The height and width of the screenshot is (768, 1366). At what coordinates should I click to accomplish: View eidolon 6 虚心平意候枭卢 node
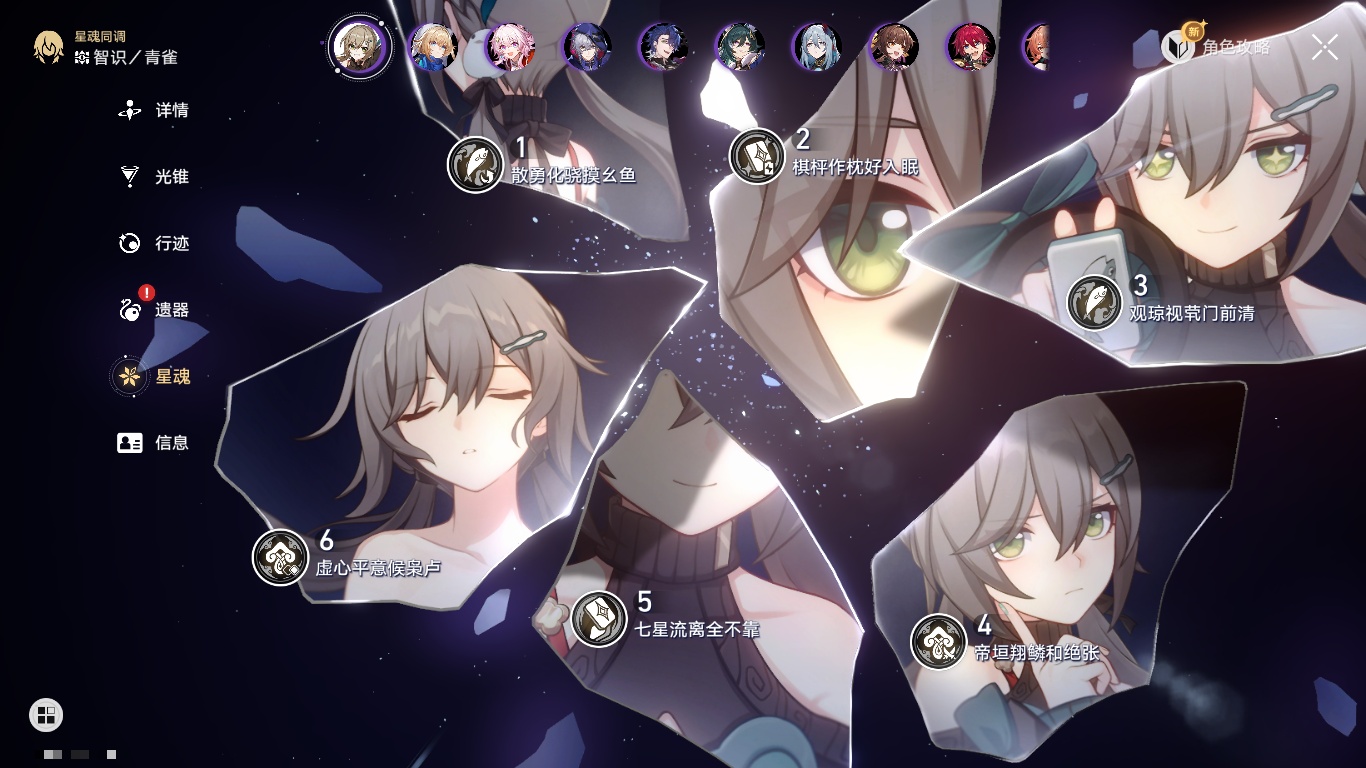click(280, 557)
